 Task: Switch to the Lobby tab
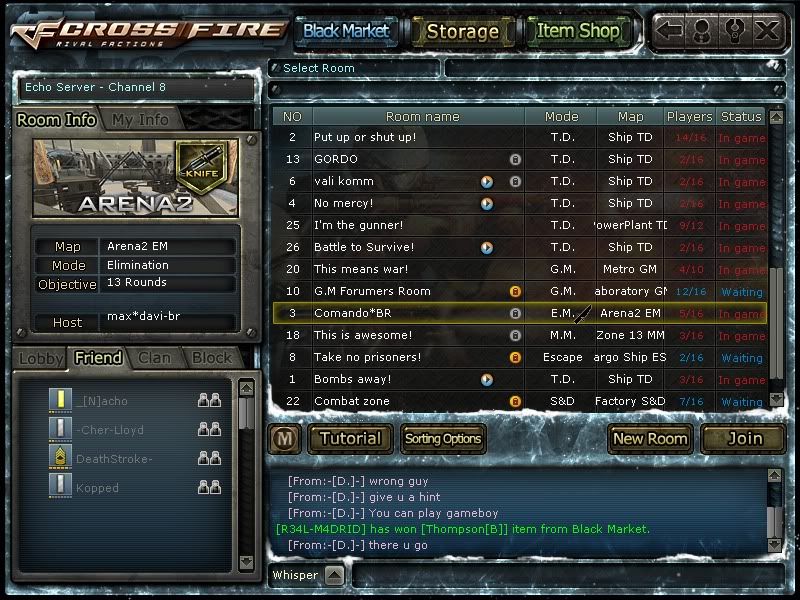[41, 357]
